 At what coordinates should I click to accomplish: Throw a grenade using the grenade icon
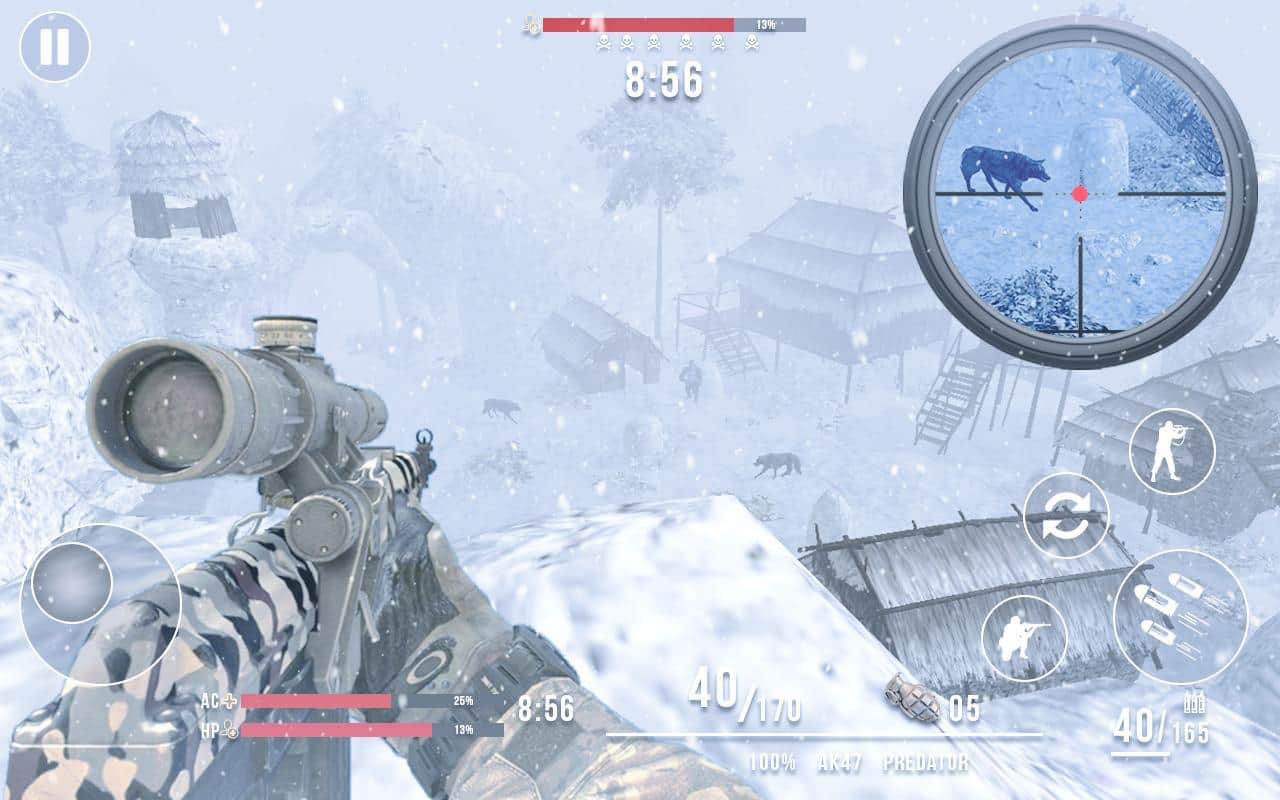pos(913,698)
